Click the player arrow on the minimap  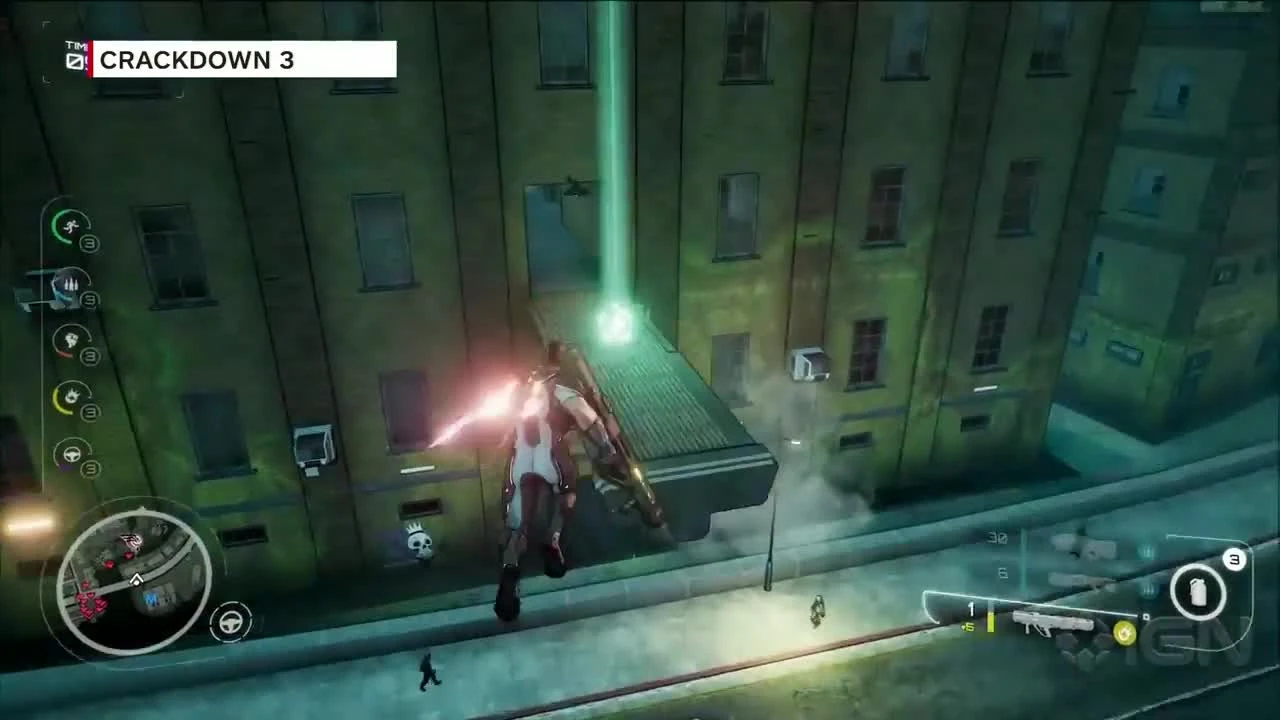tap(137, 580)
